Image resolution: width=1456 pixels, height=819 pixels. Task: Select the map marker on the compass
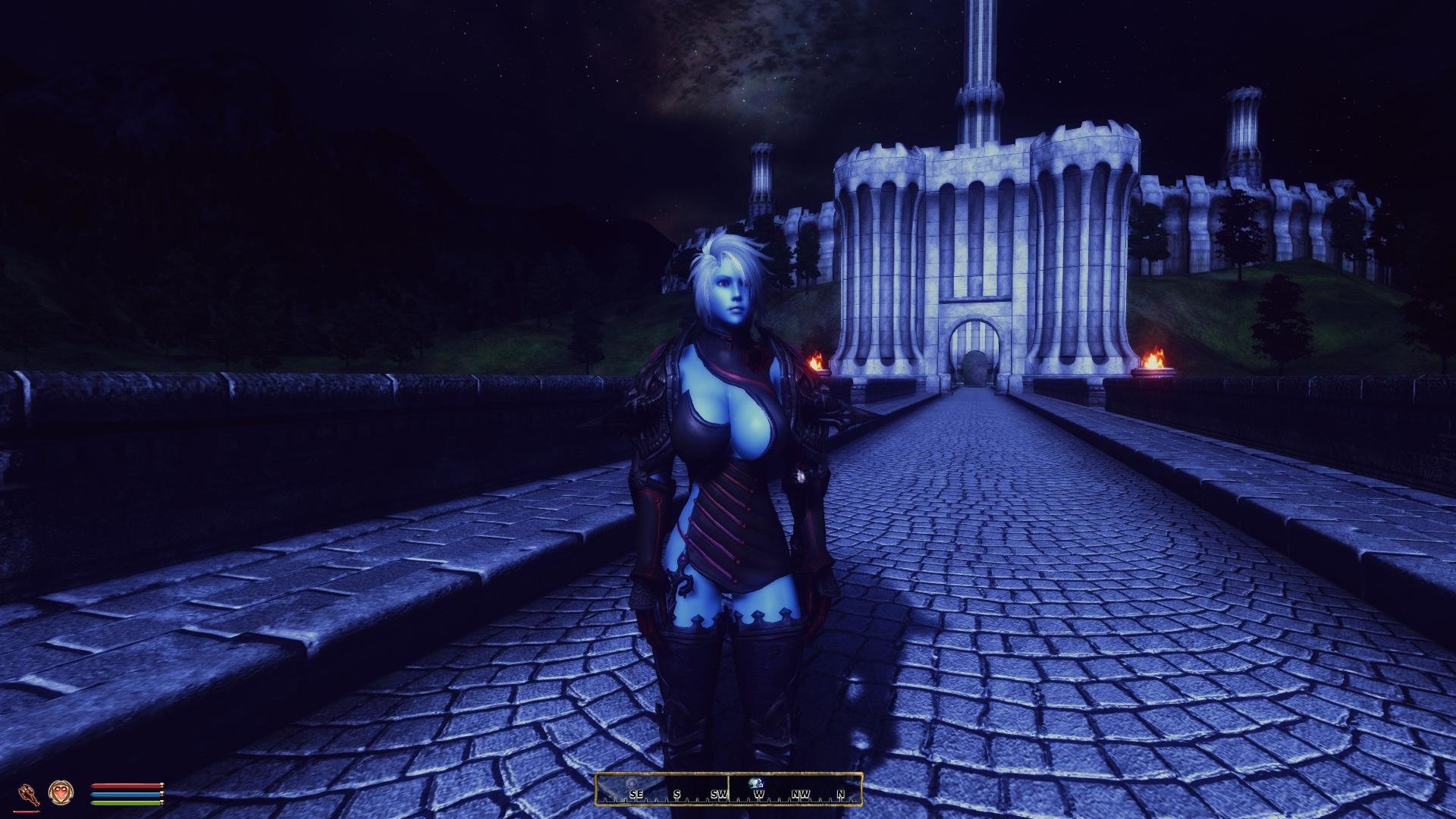[x=758, y=783]
